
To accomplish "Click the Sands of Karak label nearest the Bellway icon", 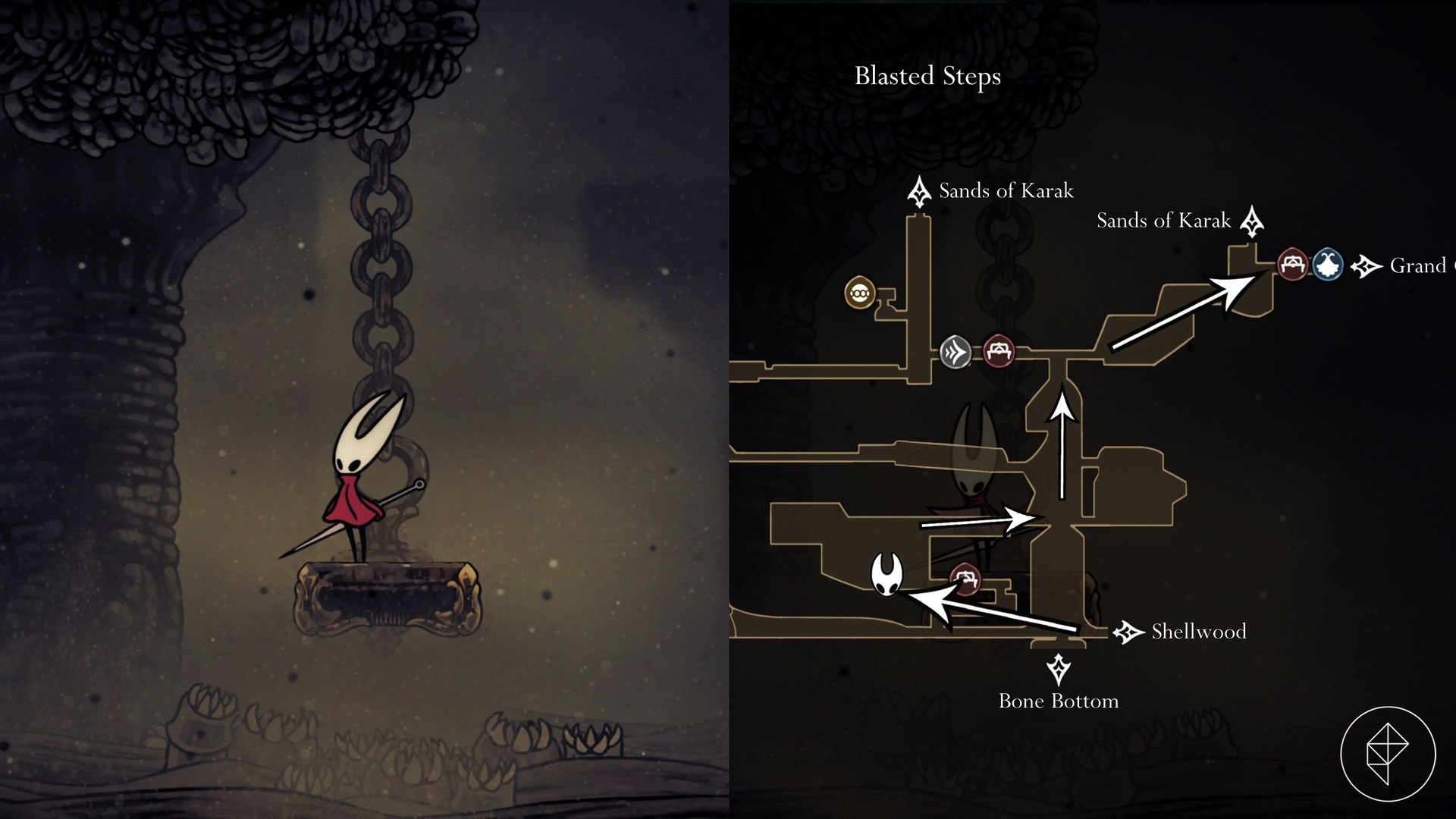I will coord(1163,221).
